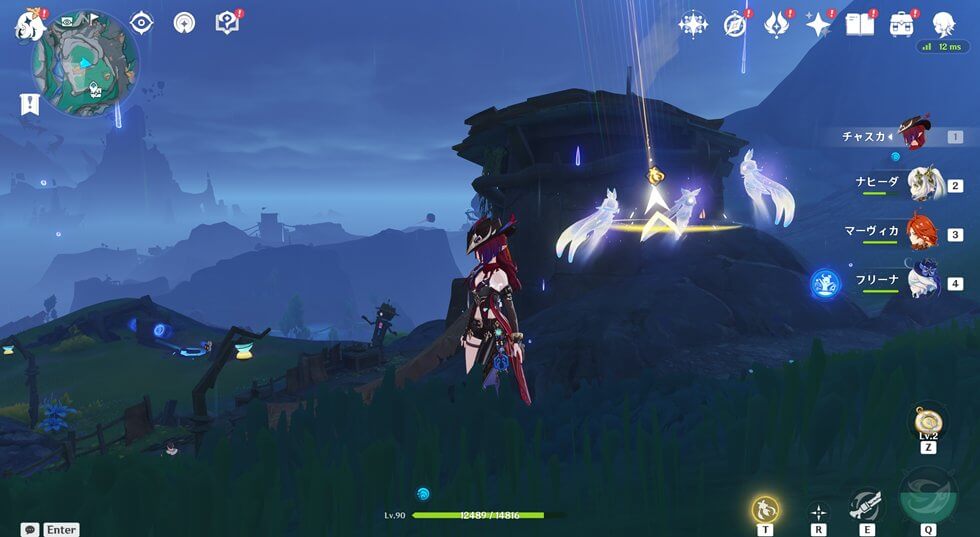Open the character profile head icon
The width and height of the screenshot is (980, 537).
[943, 24]
